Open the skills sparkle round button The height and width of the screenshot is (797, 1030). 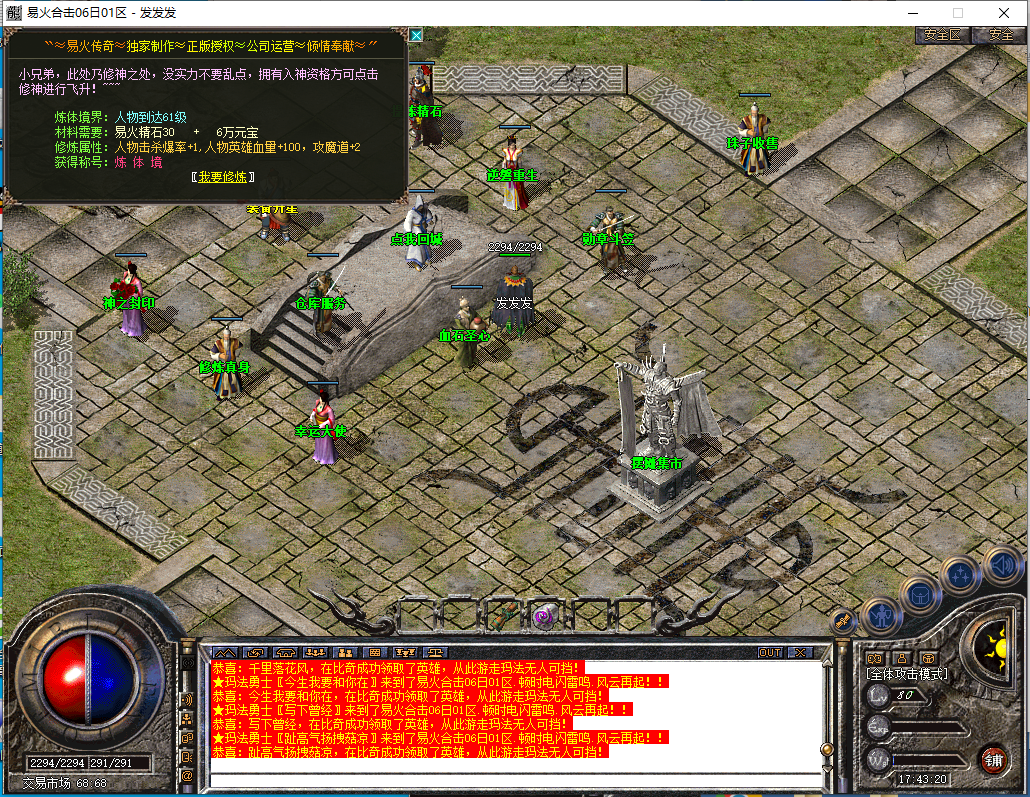click(x=961, y=574)
